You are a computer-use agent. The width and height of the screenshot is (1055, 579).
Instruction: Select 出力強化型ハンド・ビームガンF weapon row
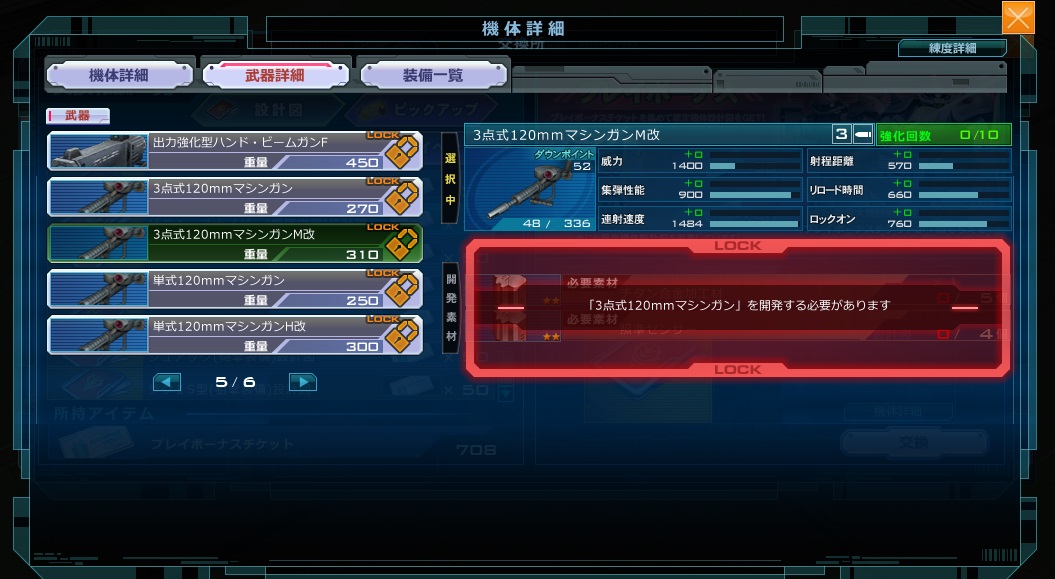tap(235, 151)
